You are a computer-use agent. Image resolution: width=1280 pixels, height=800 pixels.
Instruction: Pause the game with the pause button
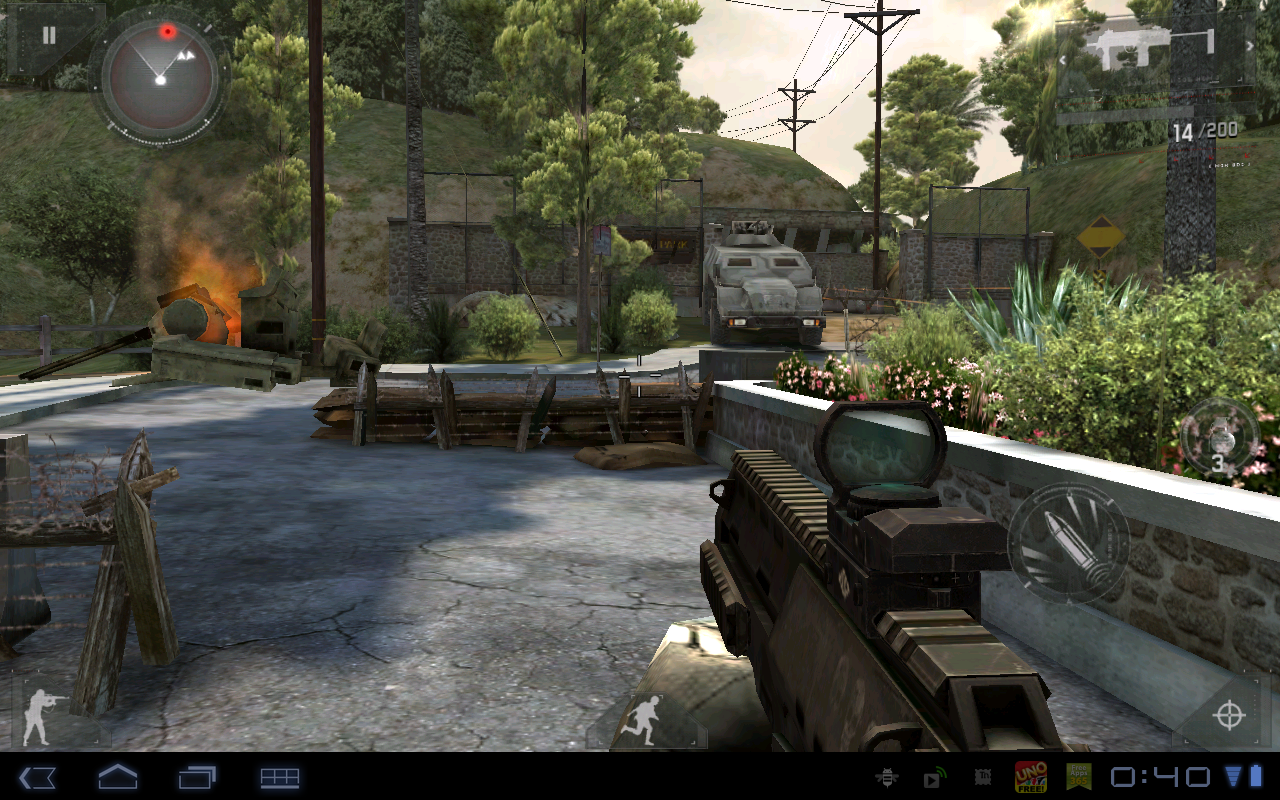47,37
